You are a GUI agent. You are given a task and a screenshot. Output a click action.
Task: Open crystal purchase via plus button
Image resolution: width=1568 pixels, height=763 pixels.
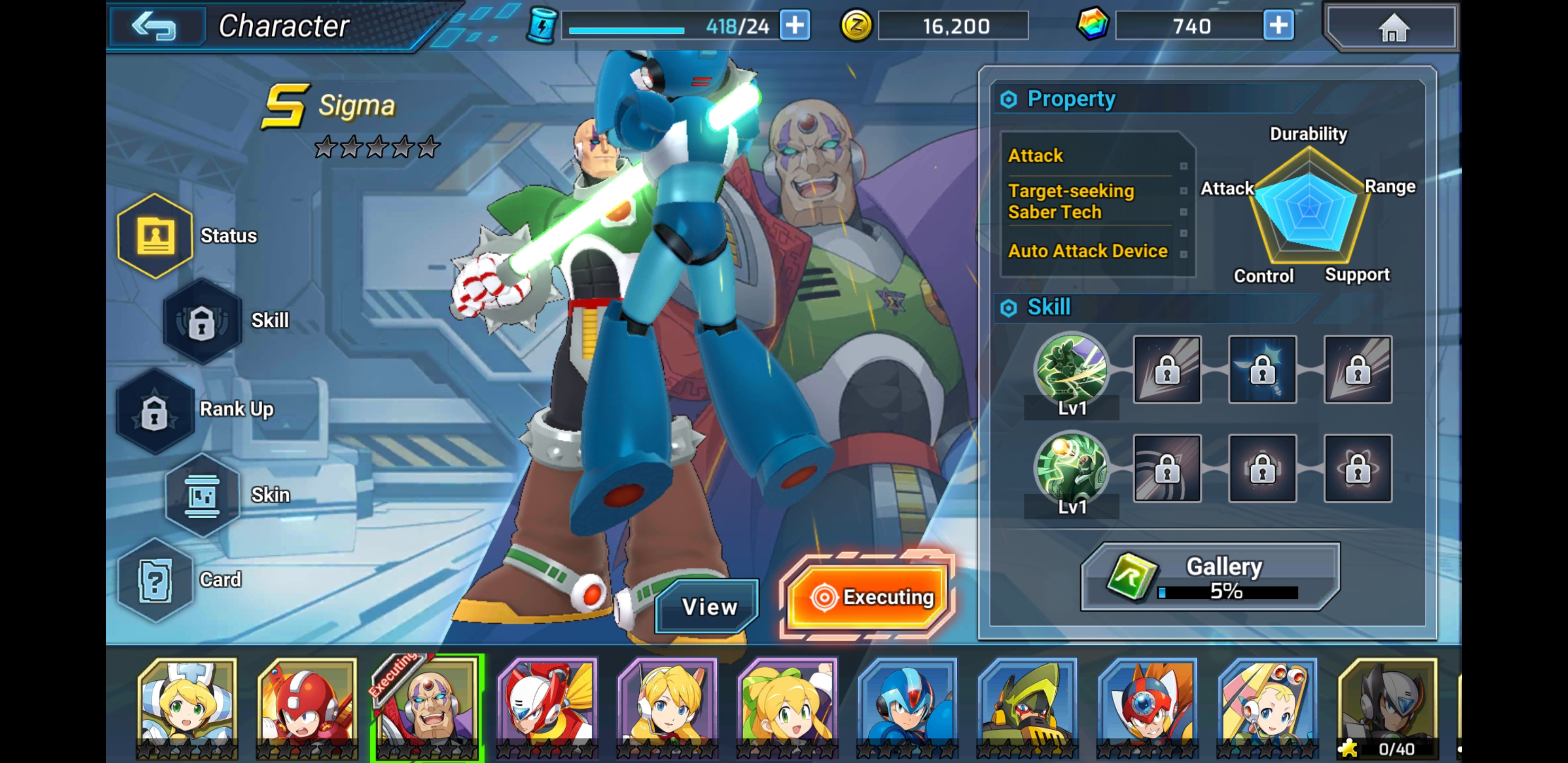(x=1278, y=25)
